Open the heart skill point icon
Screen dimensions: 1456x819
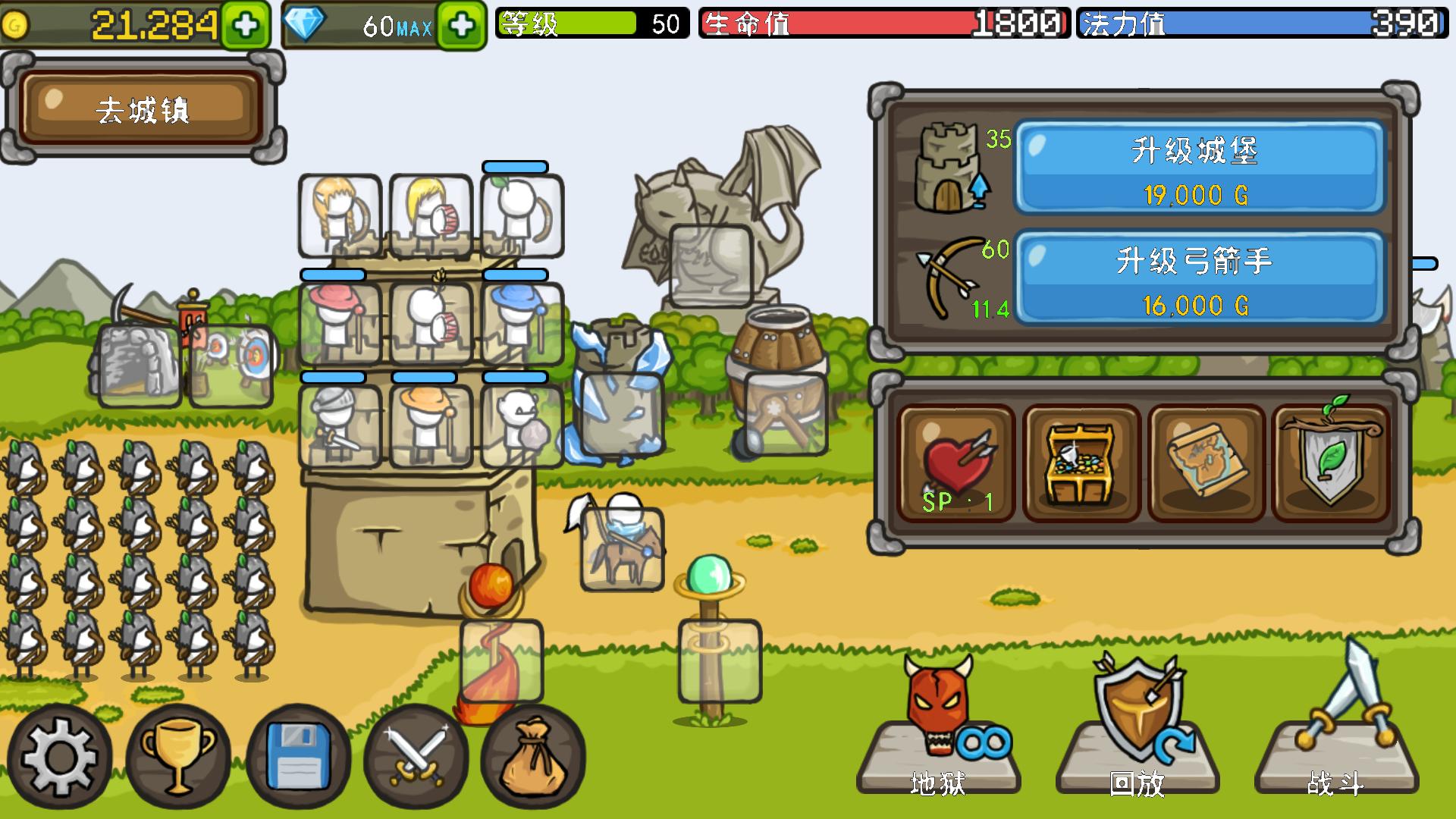(956, 464)
